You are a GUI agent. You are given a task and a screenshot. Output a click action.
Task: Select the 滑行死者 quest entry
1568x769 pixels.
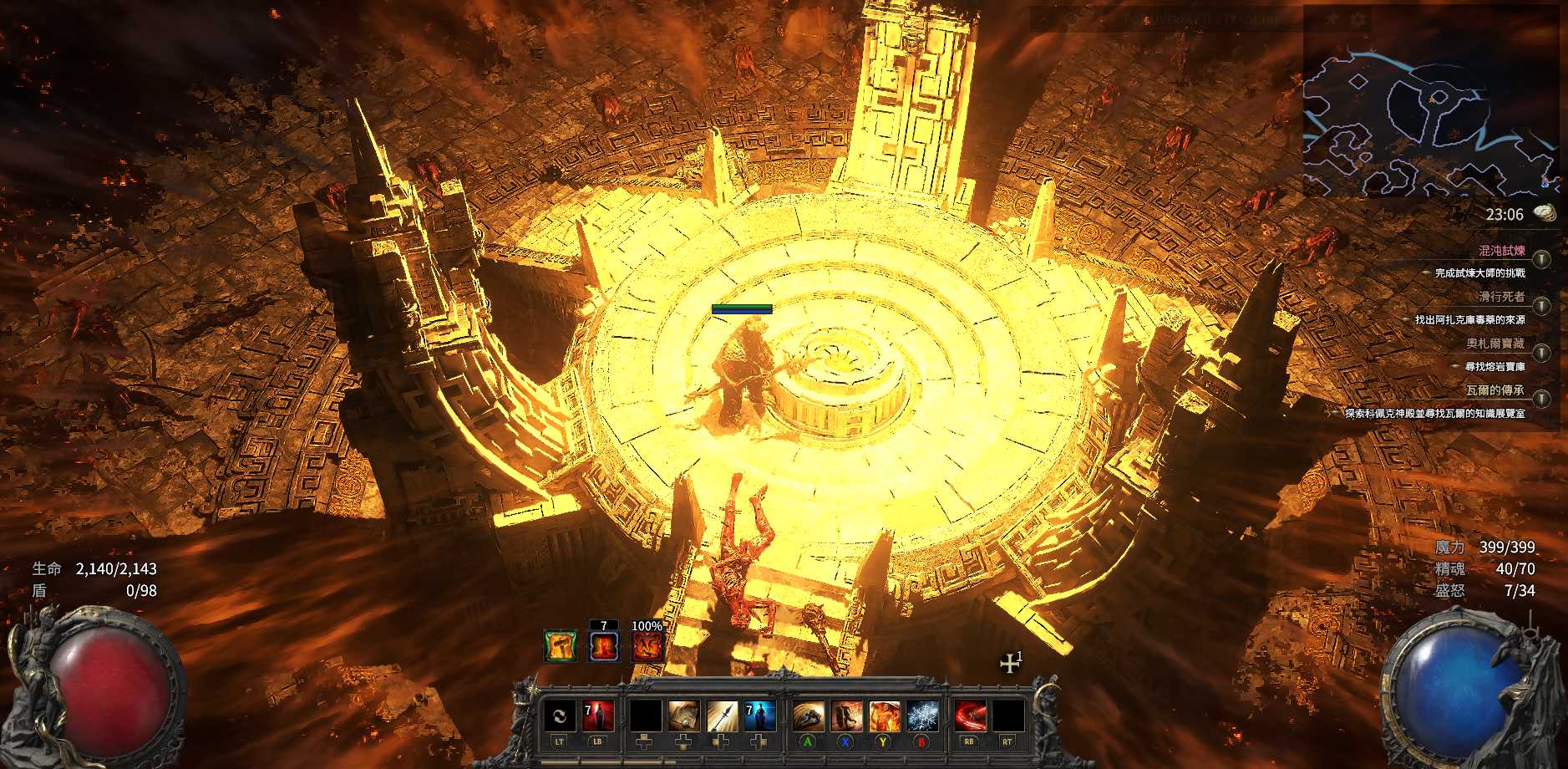click(1501, 297)
